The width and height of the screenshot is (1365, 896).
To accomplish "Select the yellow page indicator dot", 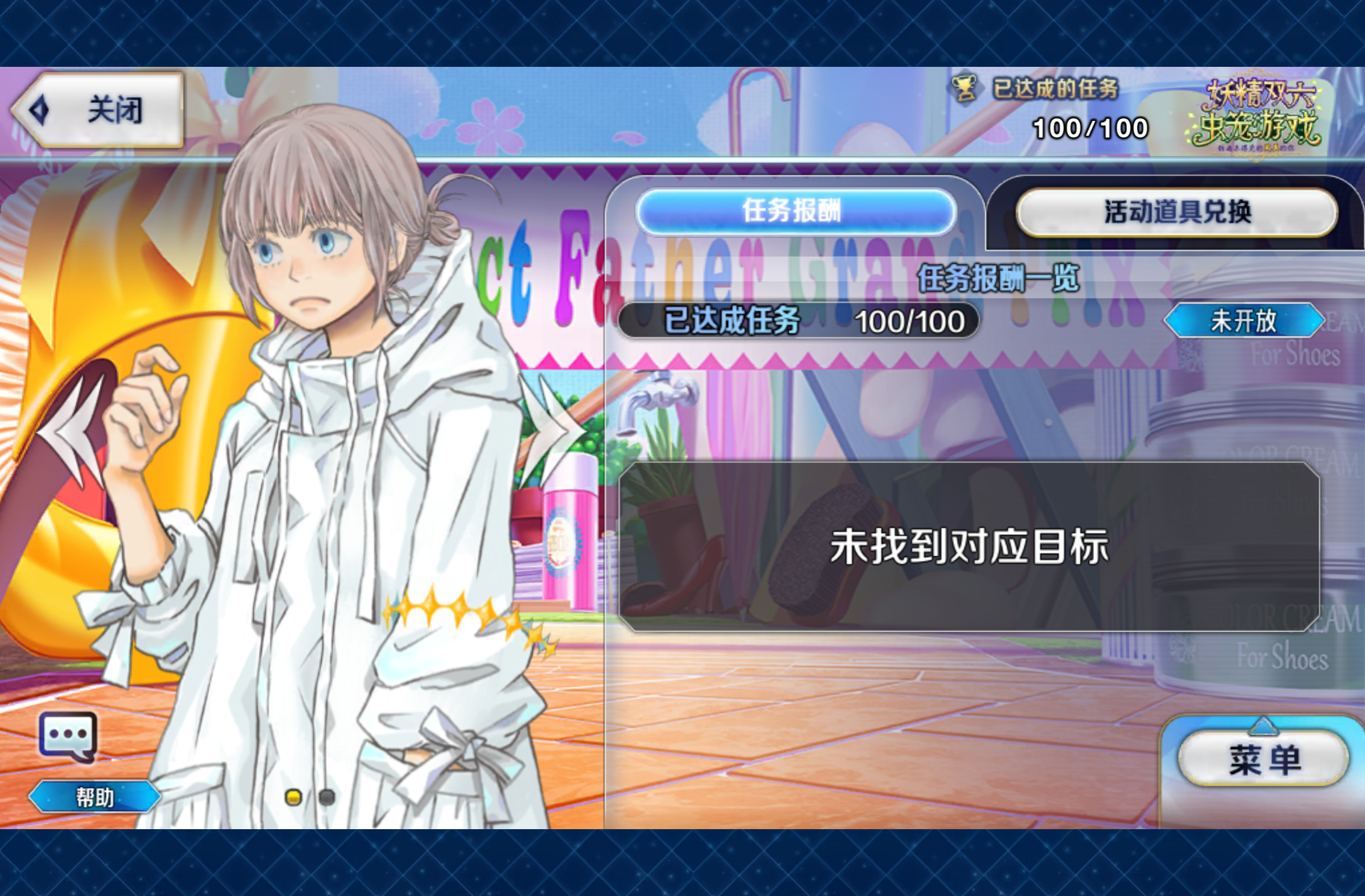I will click(x=293, y=797).
